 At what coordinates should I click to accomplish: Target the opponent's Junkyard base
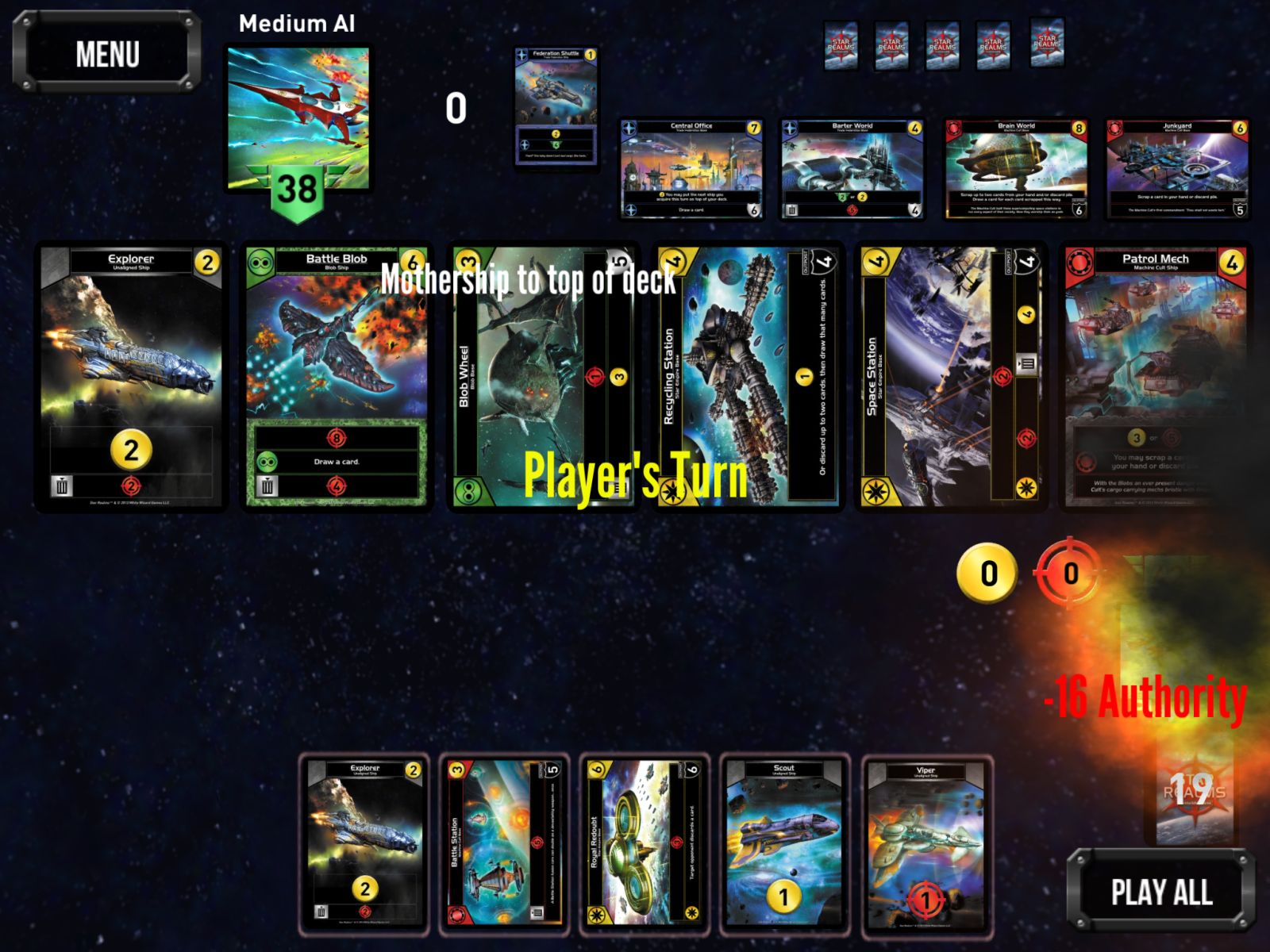[1177, 169]
